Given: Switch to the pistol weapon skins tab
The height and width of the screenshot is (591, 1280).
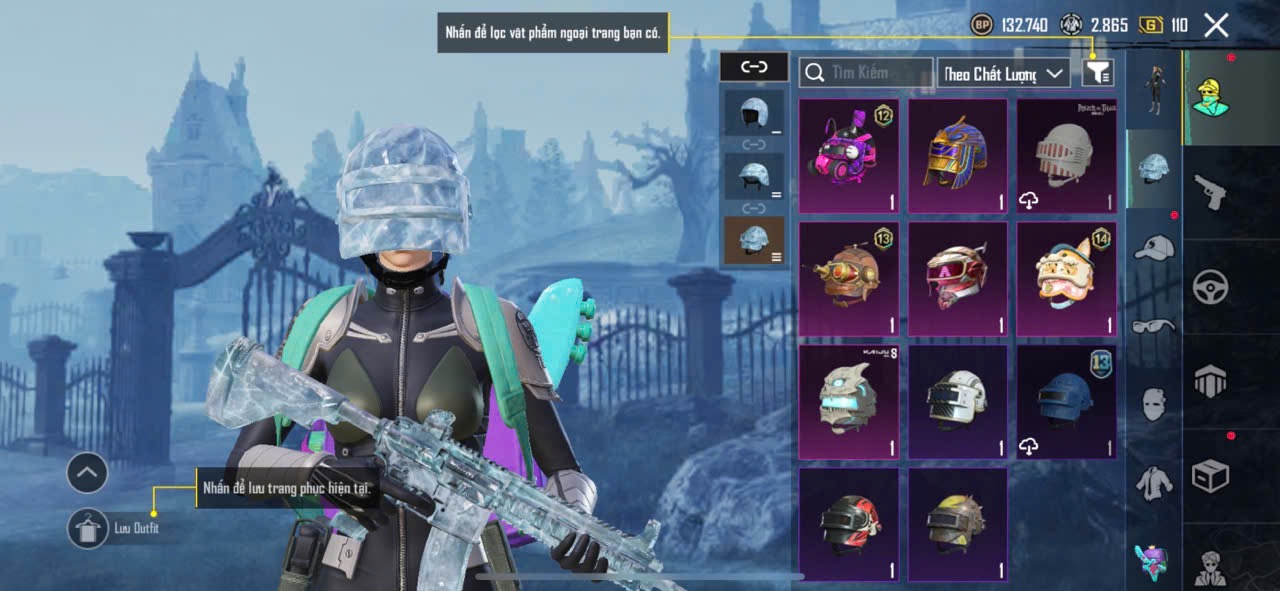Looking at the screenshot, I should pos(1210,191).
